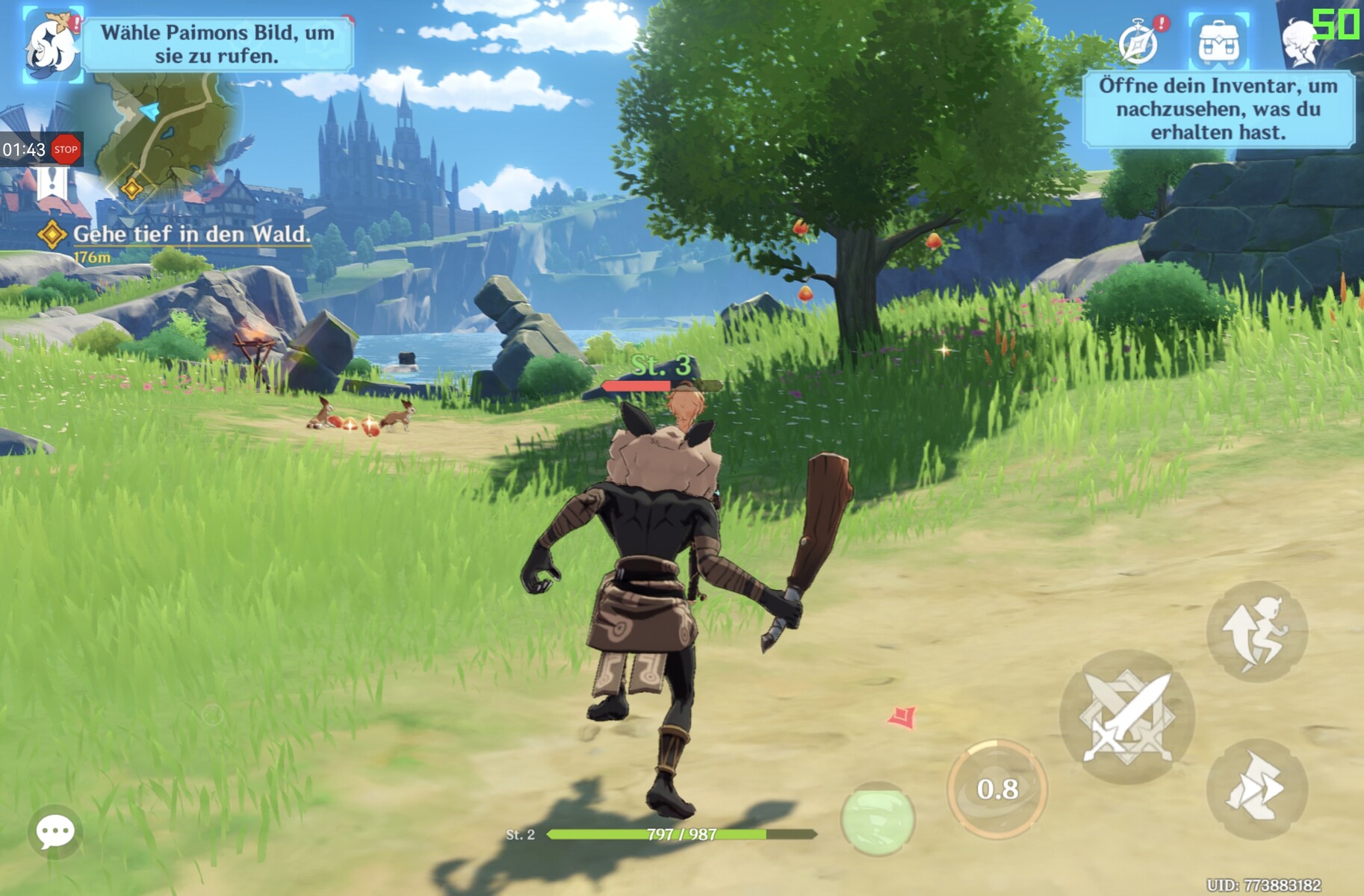
Task: Open the chat speech bubble
Action: coord(55,831)
